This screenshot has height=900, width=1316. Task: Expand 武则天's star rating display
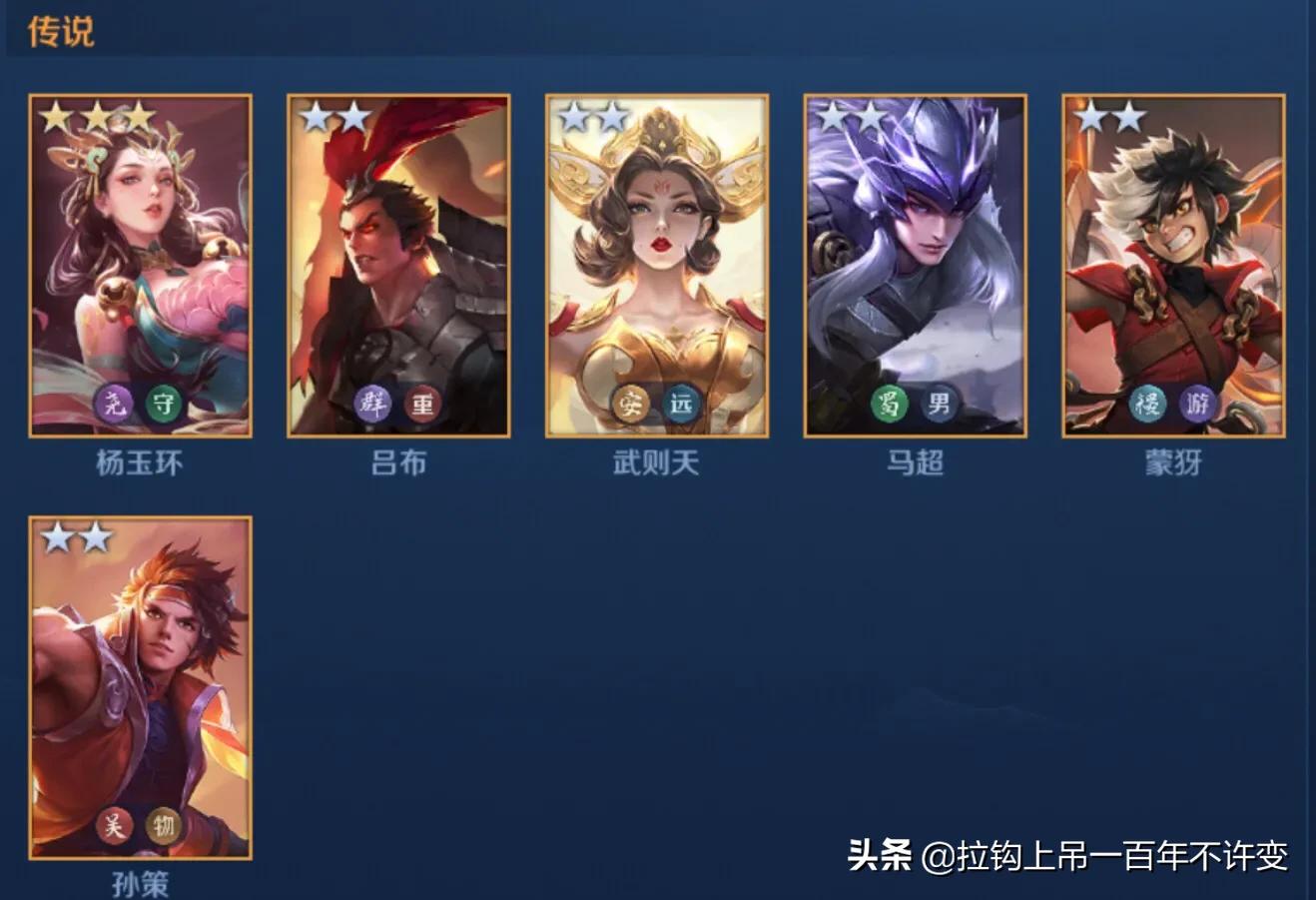(594, 117)
